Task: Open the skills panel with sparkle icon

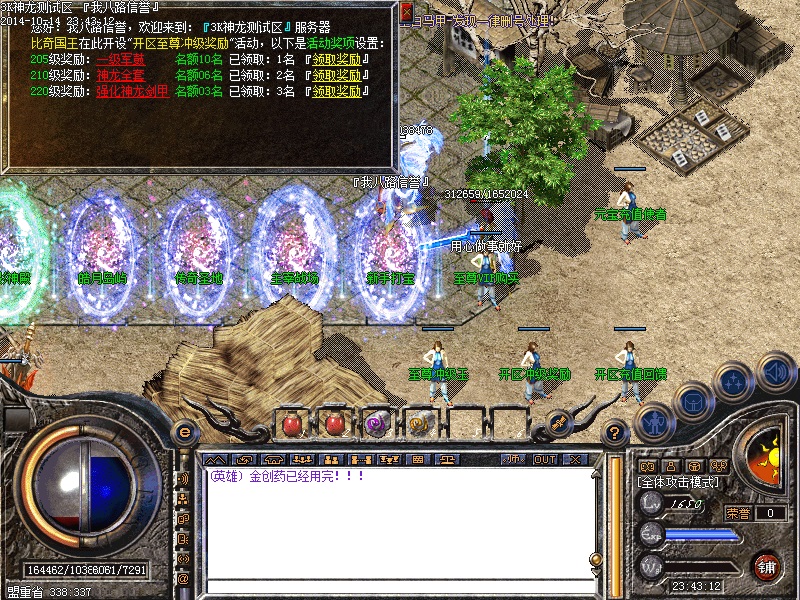Action: pyautogui.click(x=735, y=384)
